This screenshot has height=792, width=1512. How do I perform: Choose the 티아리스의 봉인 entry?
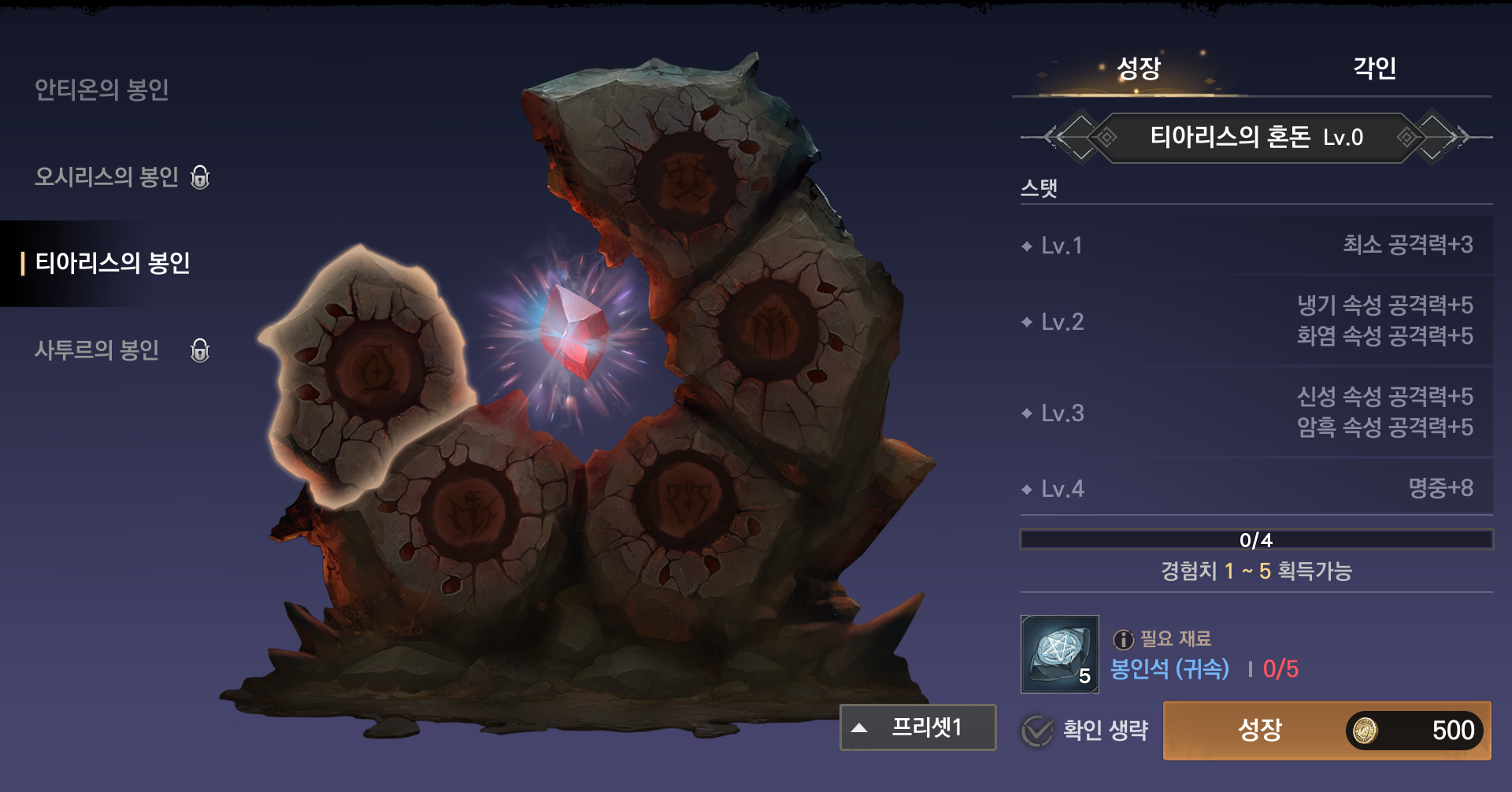pyautogui.click(x=113, y=263)
